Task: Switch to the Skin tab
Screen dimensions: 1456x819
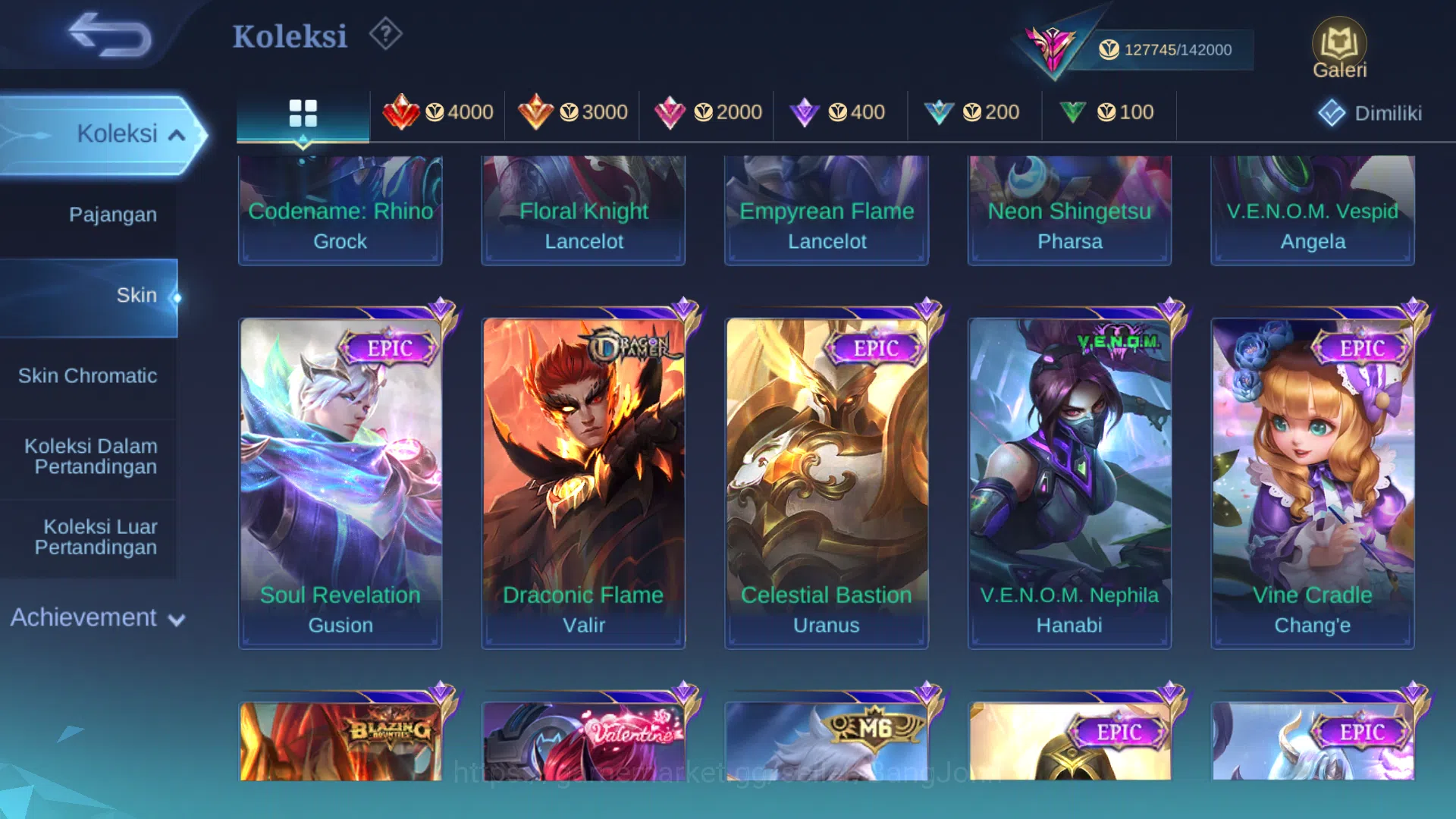Action: pos(137,295)
